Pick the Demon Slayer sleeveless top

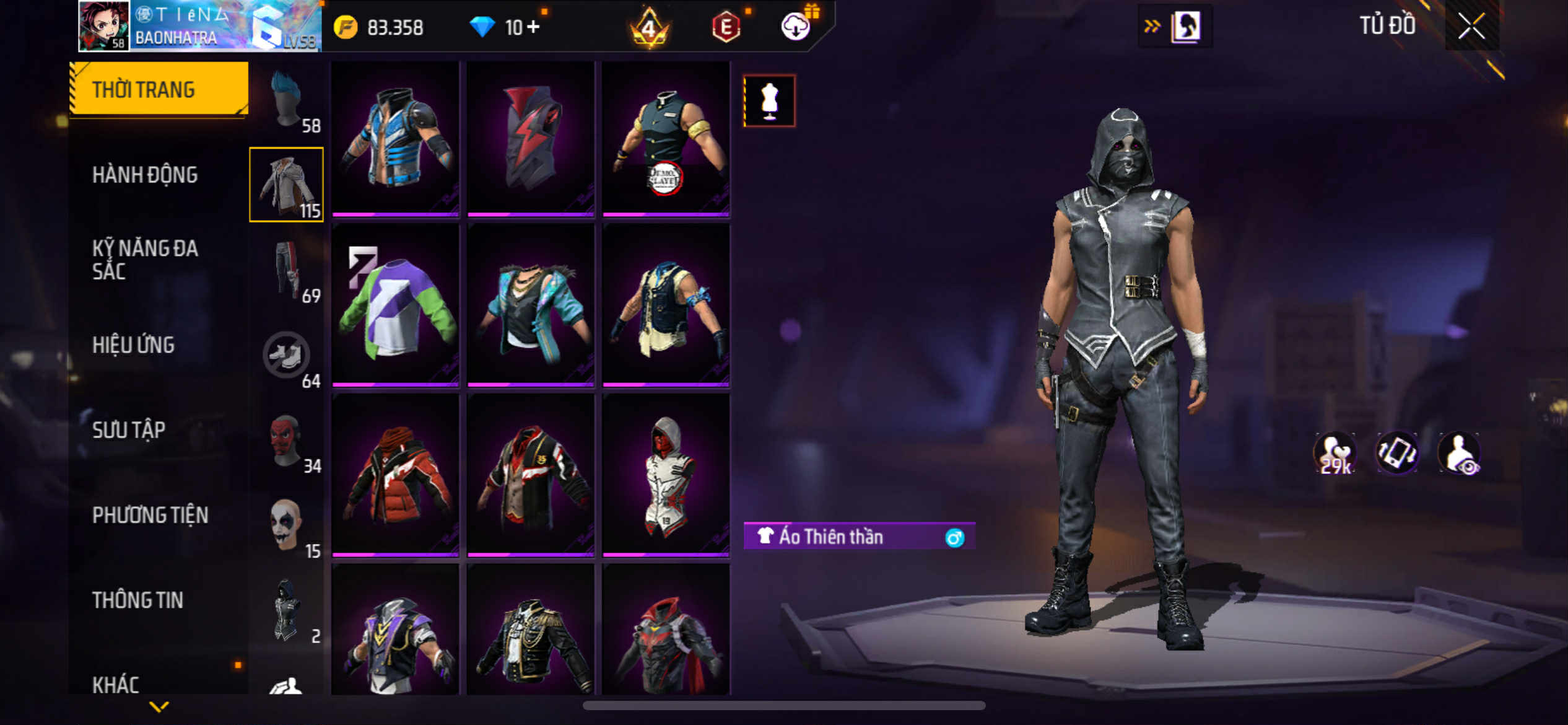coord(666,139)
